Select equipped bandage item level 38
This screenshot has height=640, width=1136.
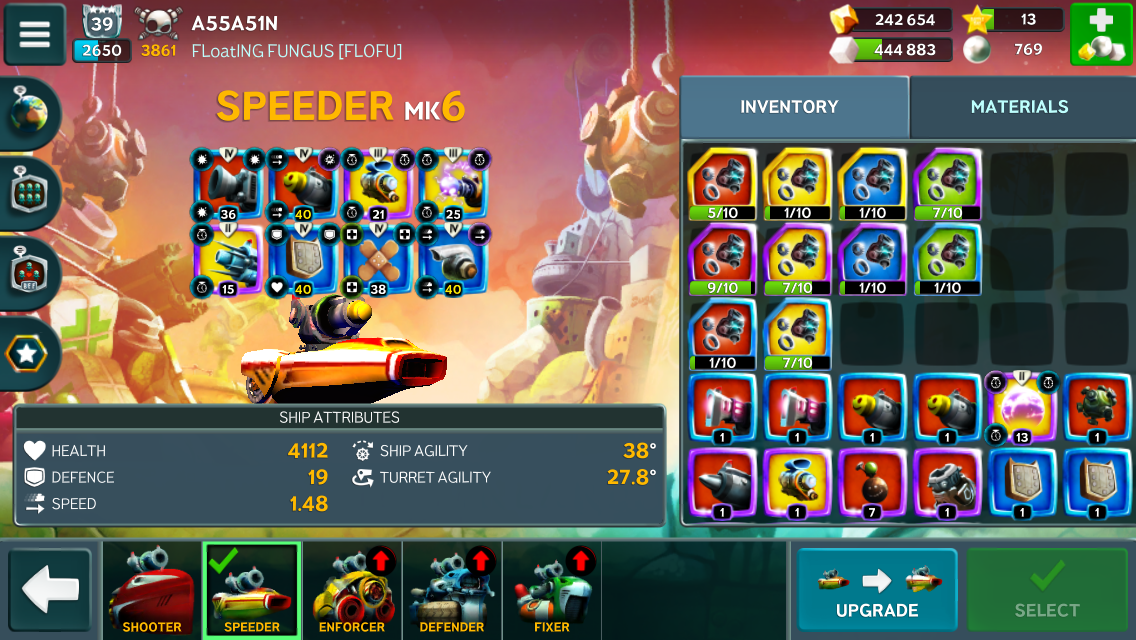pos(379,259)
